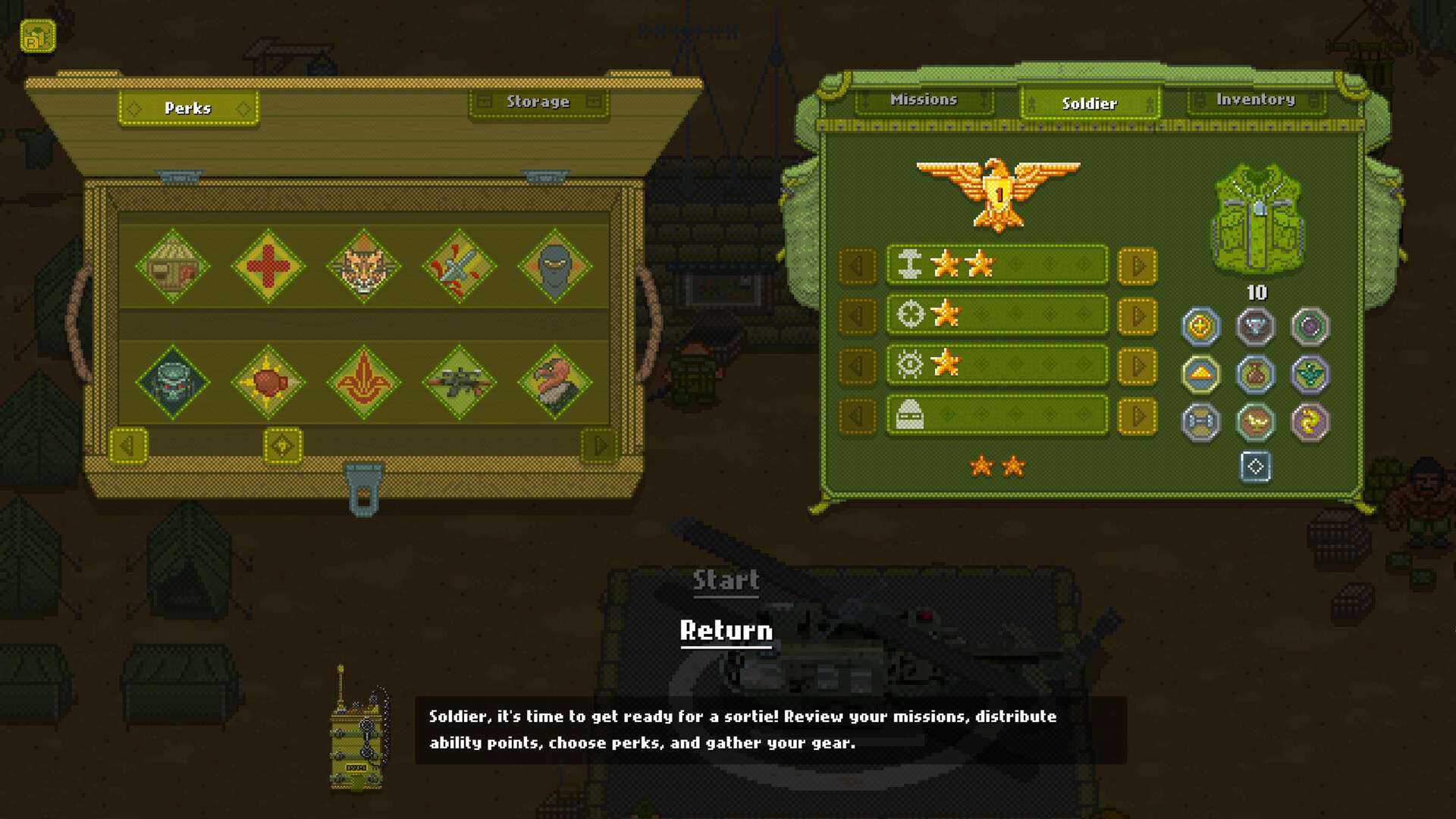
Task: Increase the two-star strength ability
Action: click(x=1137, y=266)
